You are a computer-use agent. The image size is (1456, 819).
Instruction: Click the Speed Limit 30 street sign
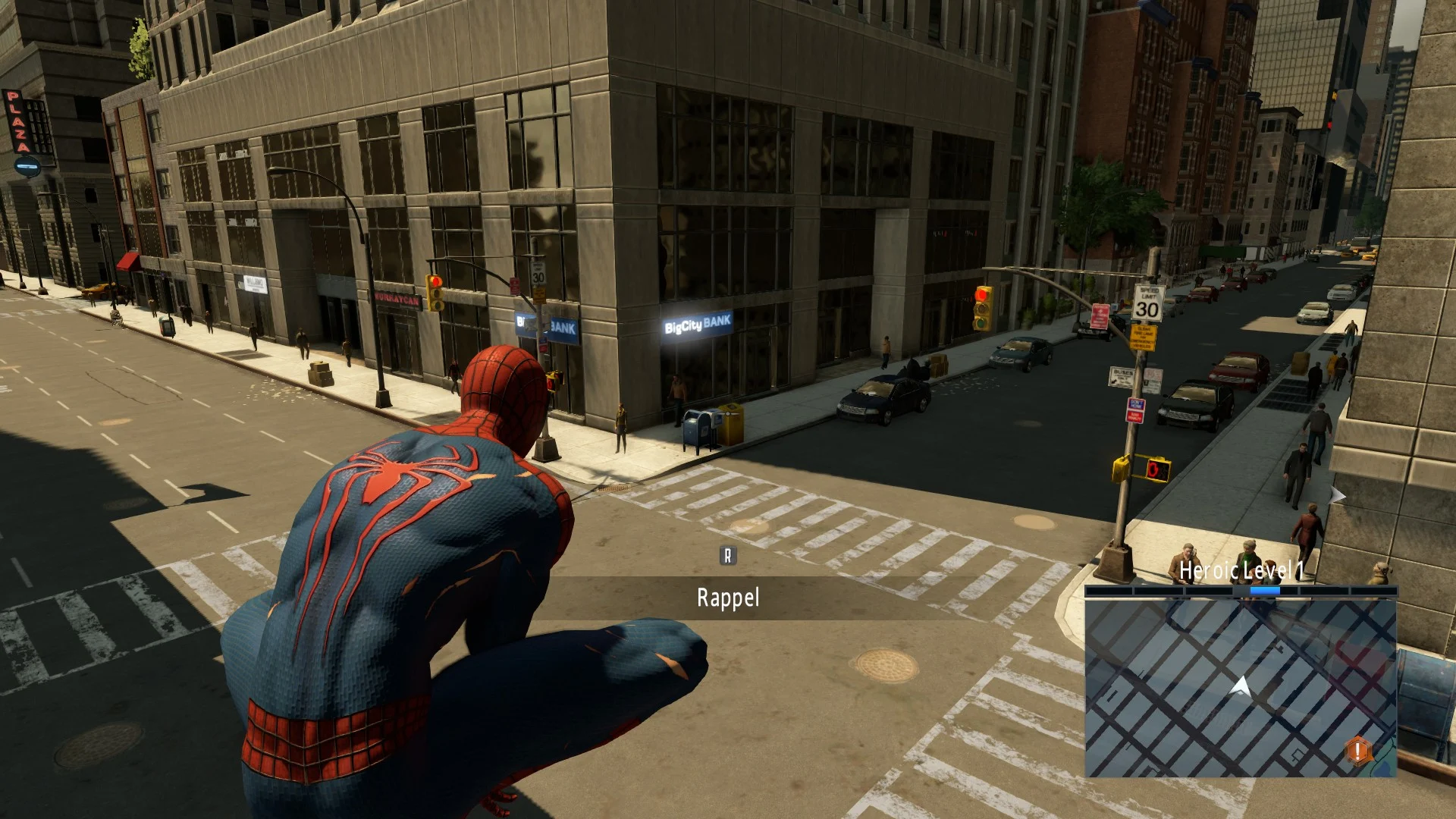coord(1148,305)
